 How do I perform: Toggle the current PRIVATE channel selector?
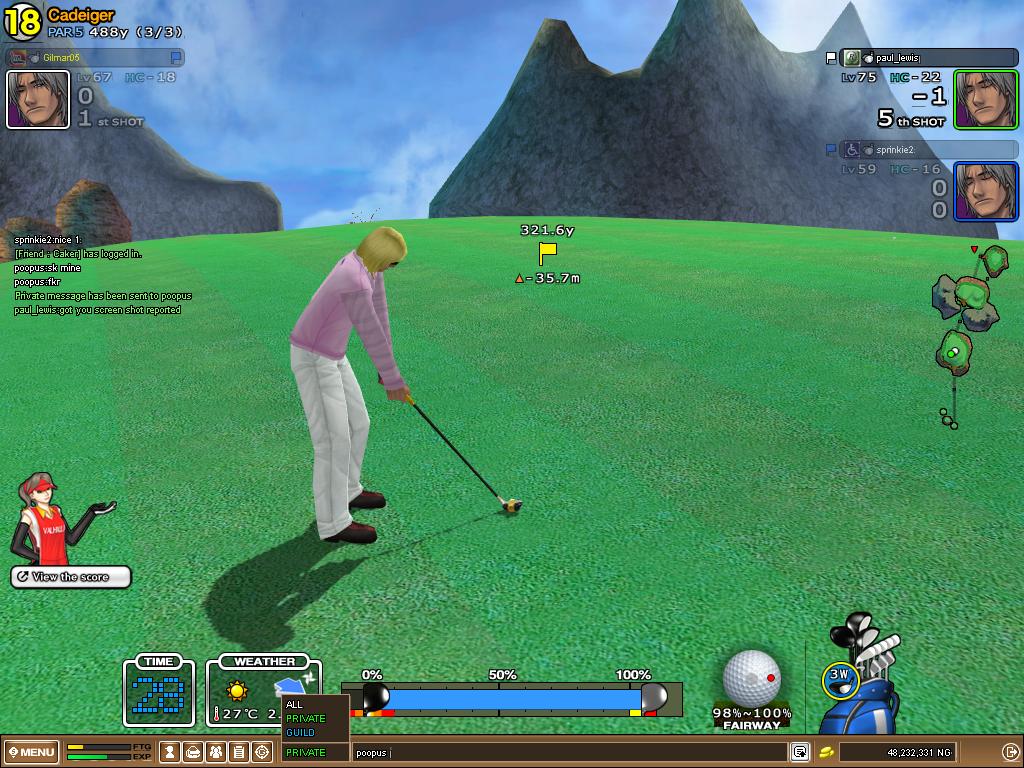pos(315,752)
